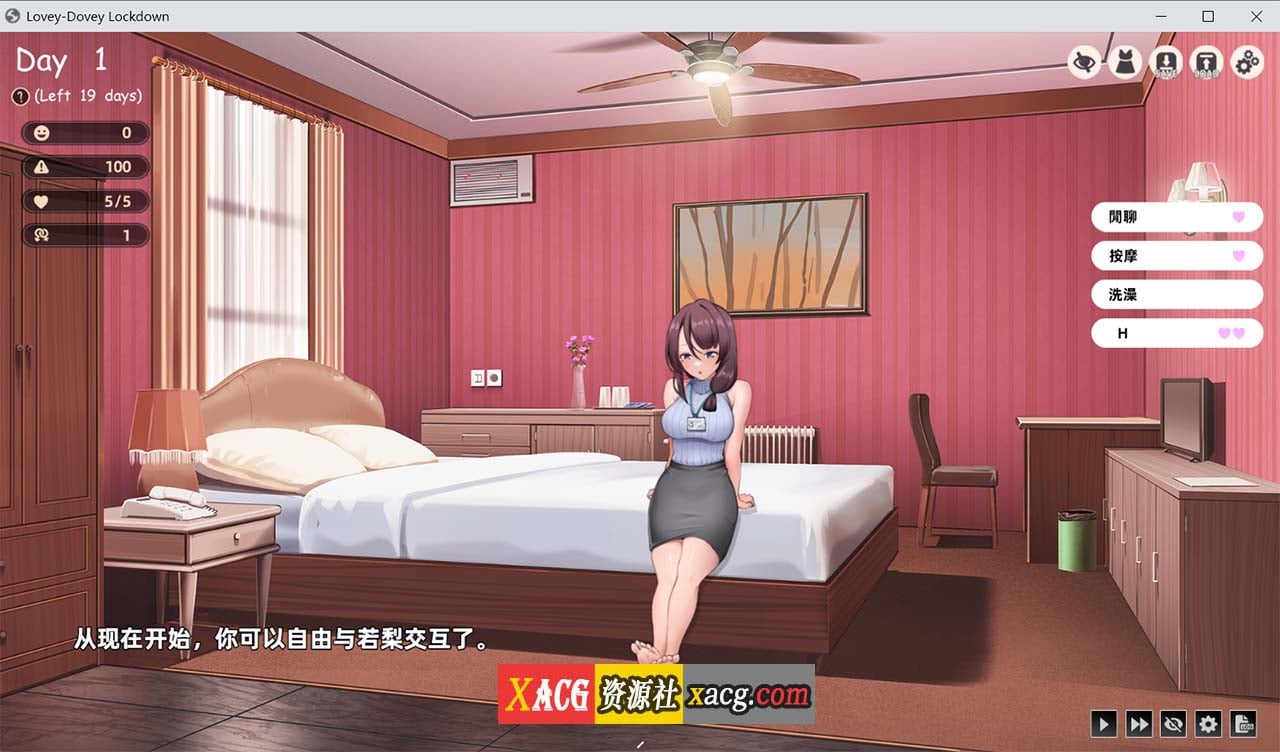This screenshot has height=752, width=1280.
Task: Toggle interface visibility via bottom eye-slash icon
Action: click(1173, 724)
